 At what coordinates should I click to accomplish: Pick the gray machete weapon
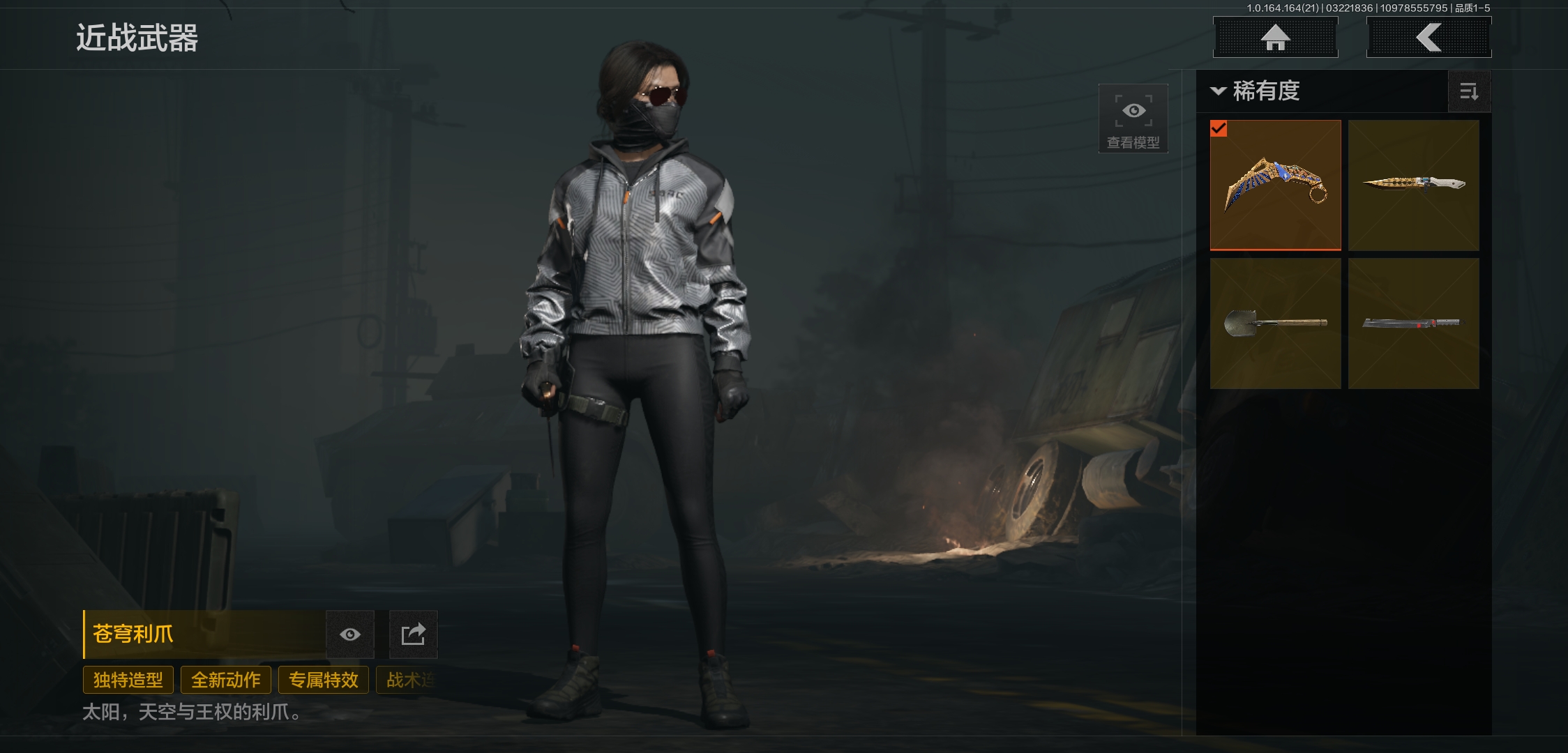click(x=1413, y=323)
